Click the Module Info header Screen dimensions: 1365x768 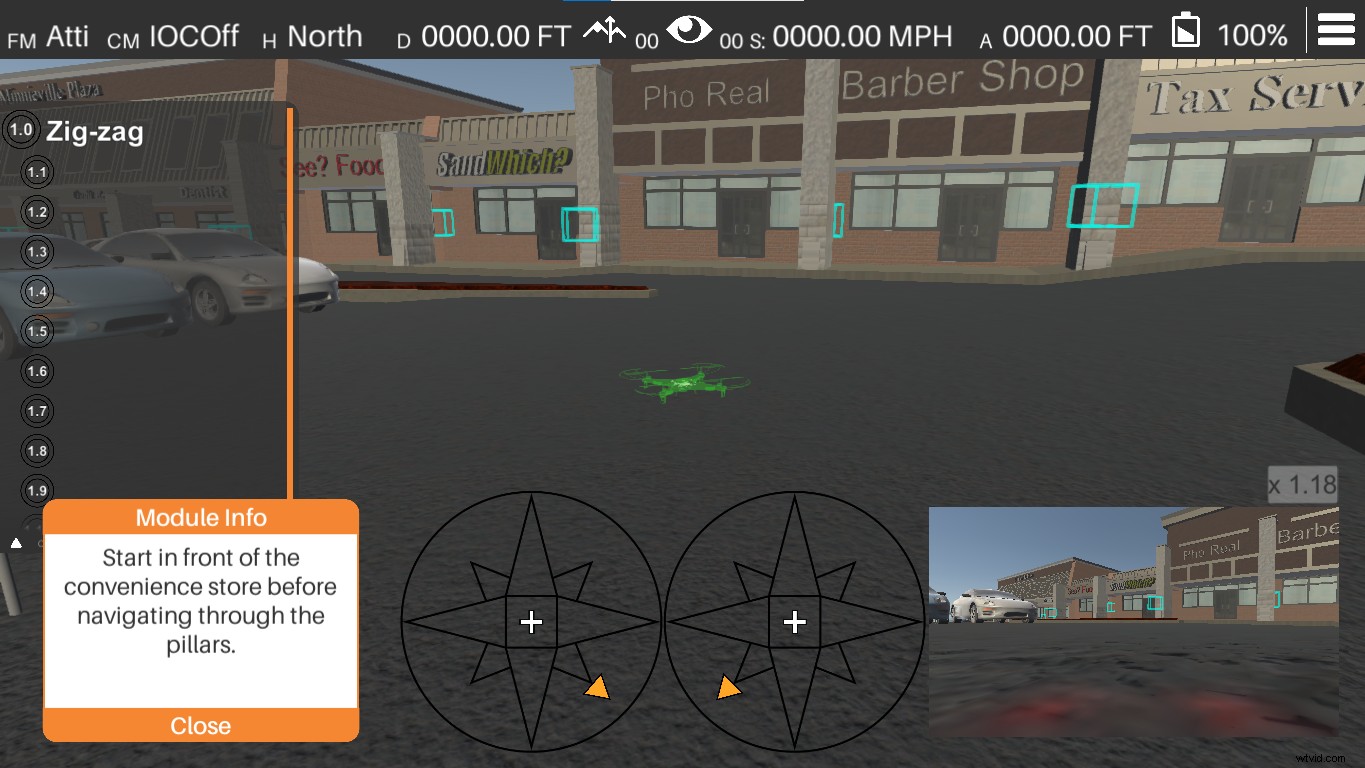click(200, 517)
